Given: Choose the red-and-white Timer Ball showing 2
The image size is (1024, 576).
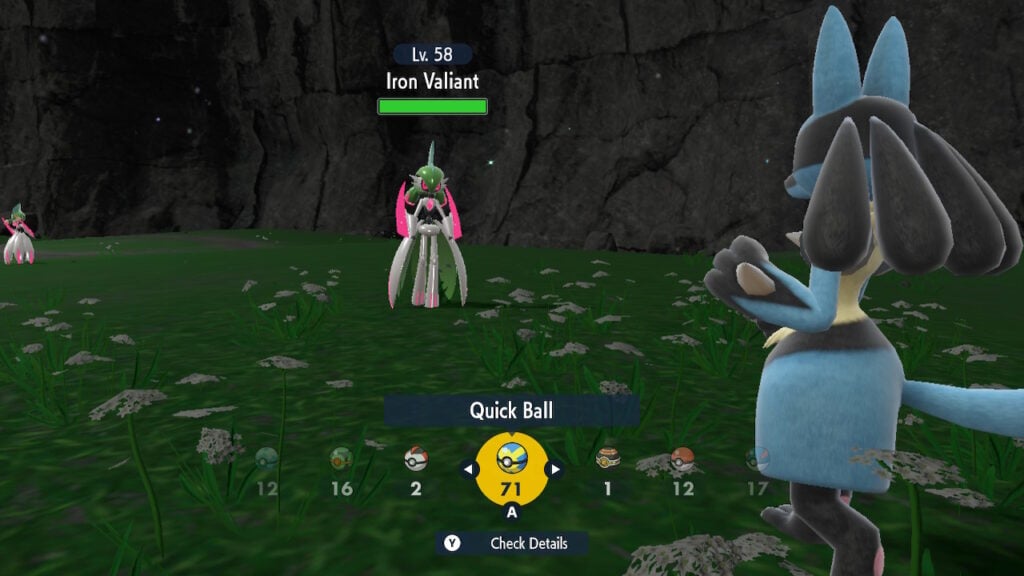Looking at the screenshot, I should point(416,460).
